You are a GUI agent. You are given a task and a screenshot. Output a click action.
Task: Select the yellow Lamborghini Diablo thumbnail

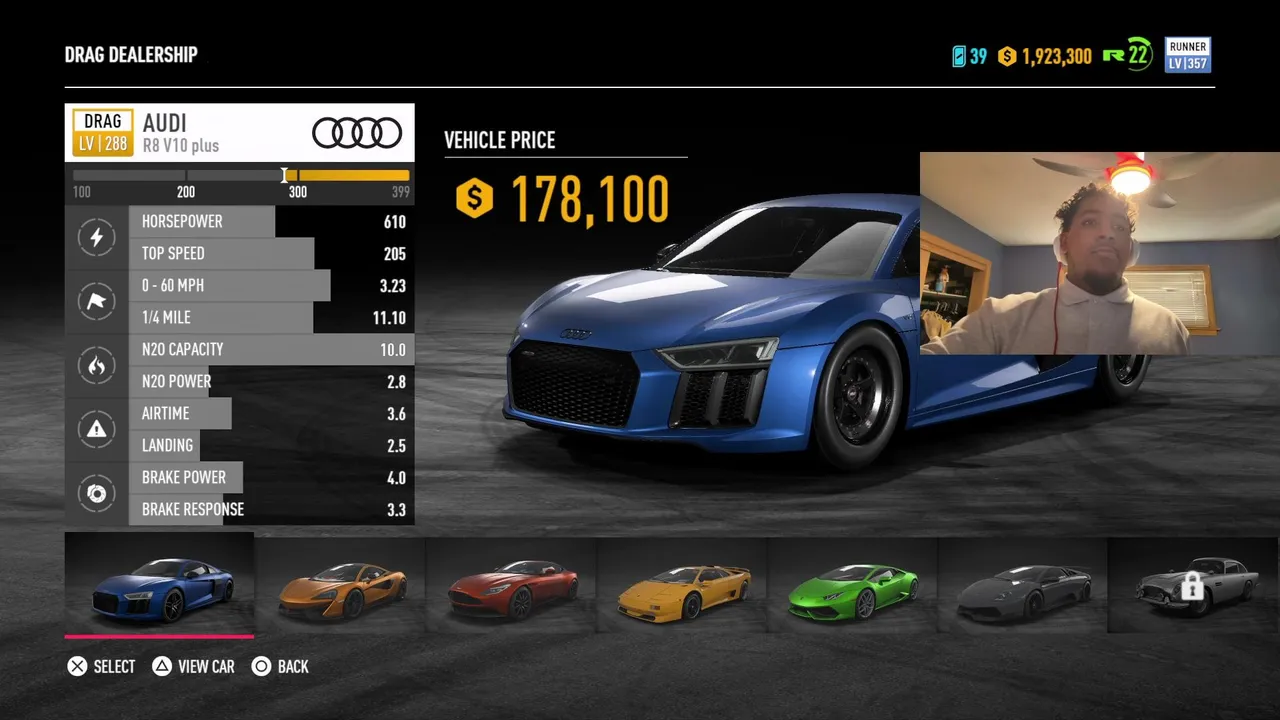point(683,587)
